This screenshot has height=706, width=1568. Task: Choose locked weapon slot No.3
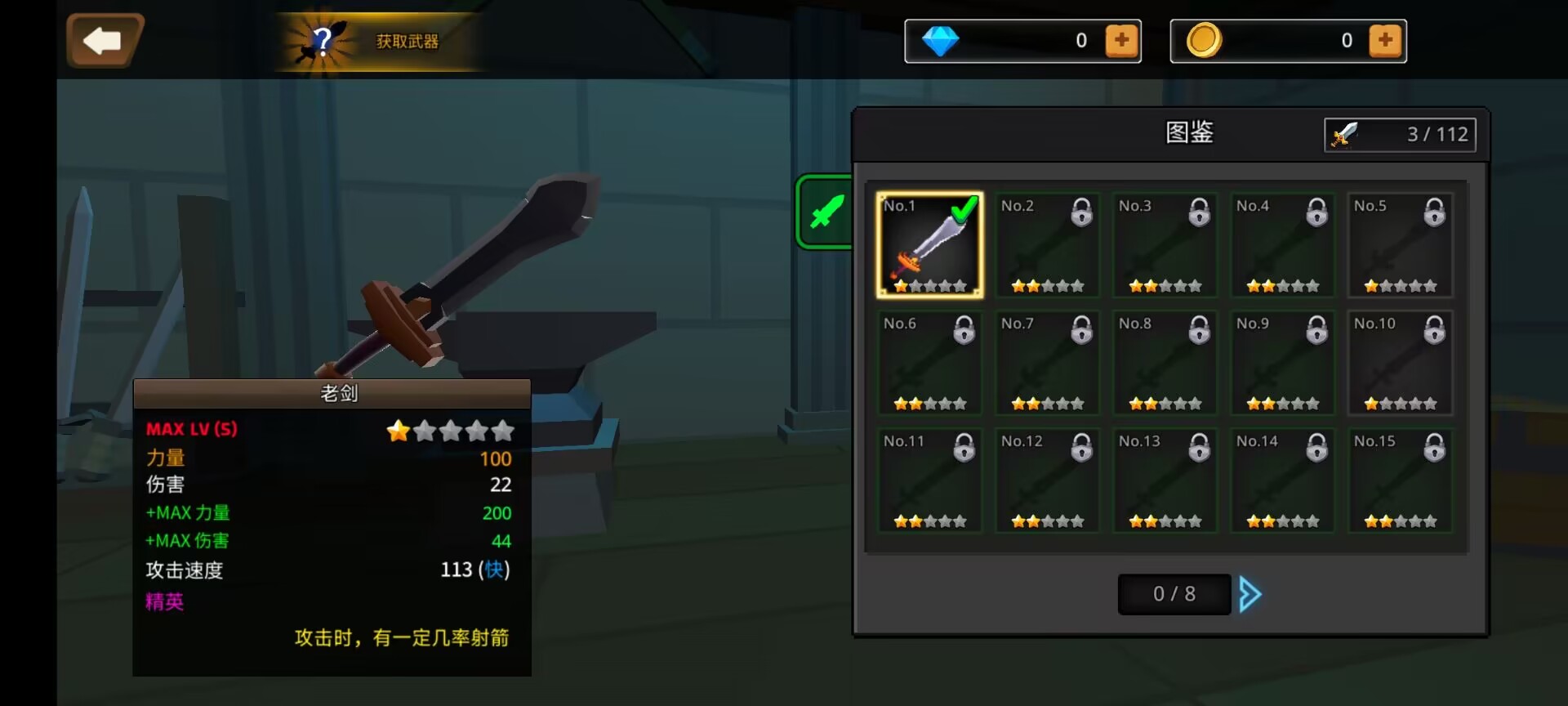coord(1165,245)
